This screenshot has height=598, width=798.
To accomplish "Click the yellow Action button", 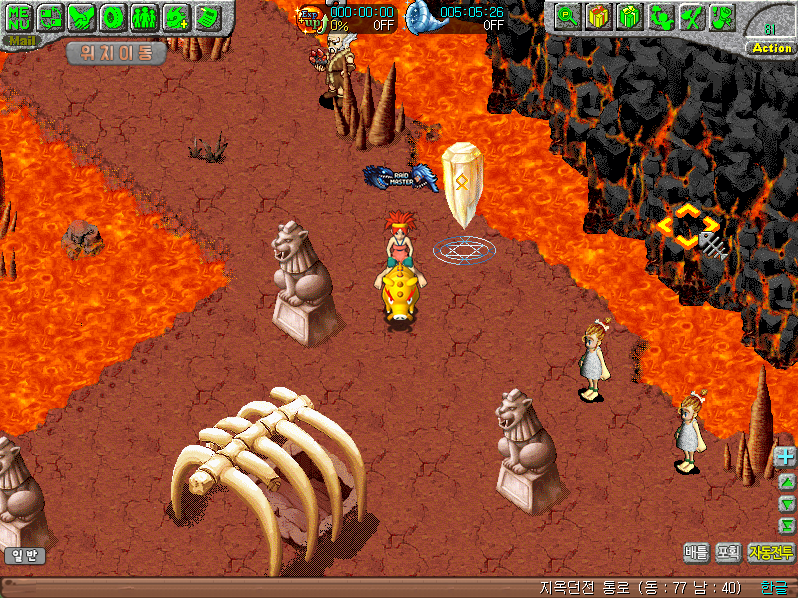I will pos(771,48).
